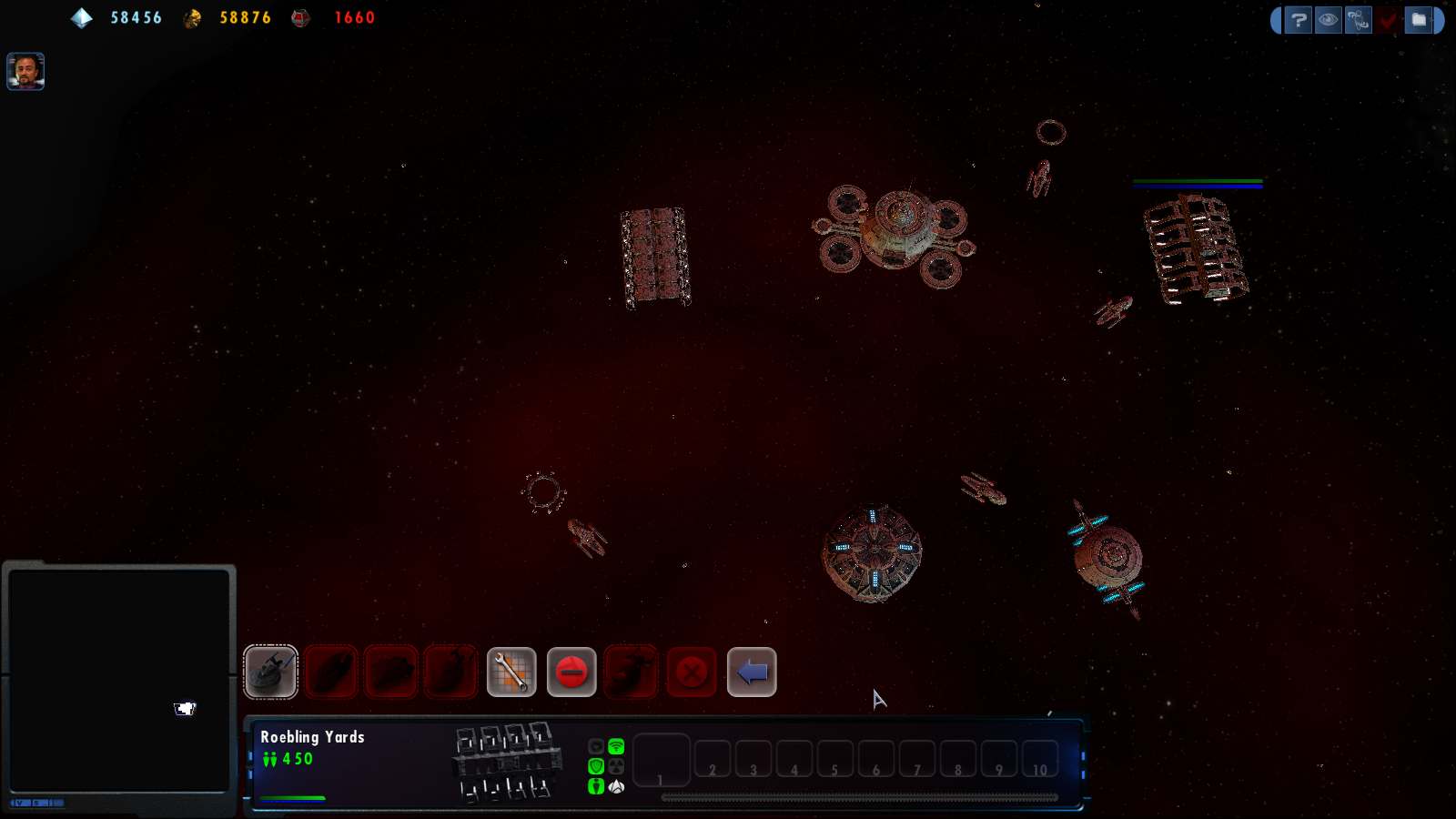Open the wrench repair command
1456x819 pixels.
pyautogui.click(x=511, y=672)
